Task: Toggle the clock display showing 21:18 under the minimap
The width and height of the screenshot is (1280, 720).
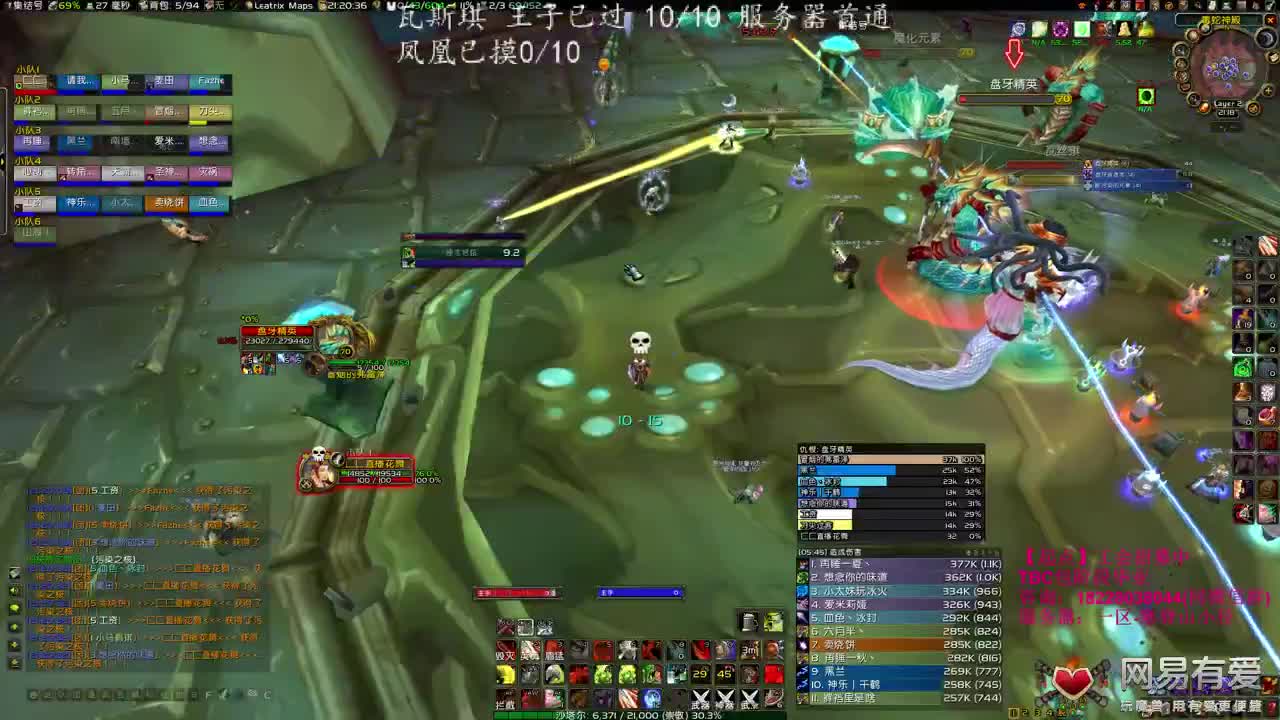Action: [x=1226, y=112]
